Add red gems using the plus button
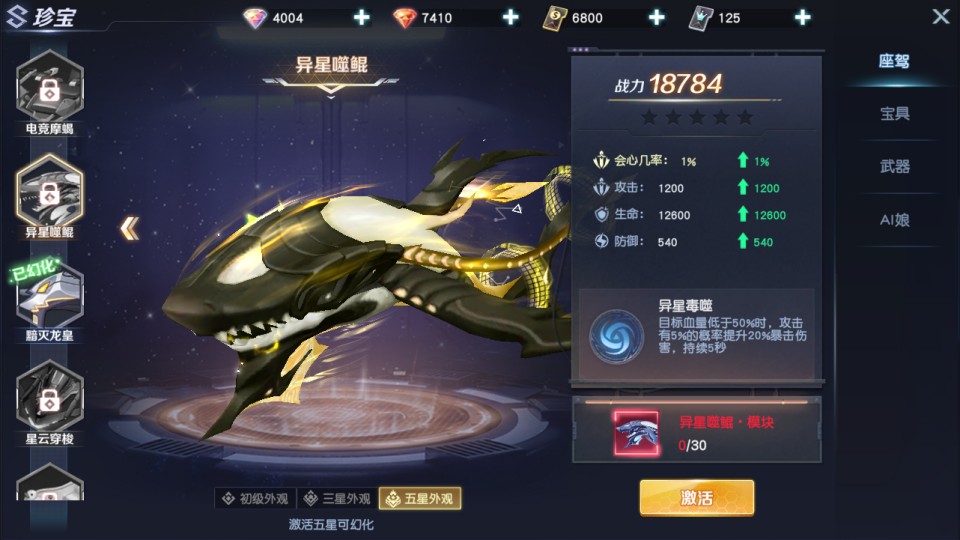This screenshot has width=960, height=540. click(x=510, y=18)
